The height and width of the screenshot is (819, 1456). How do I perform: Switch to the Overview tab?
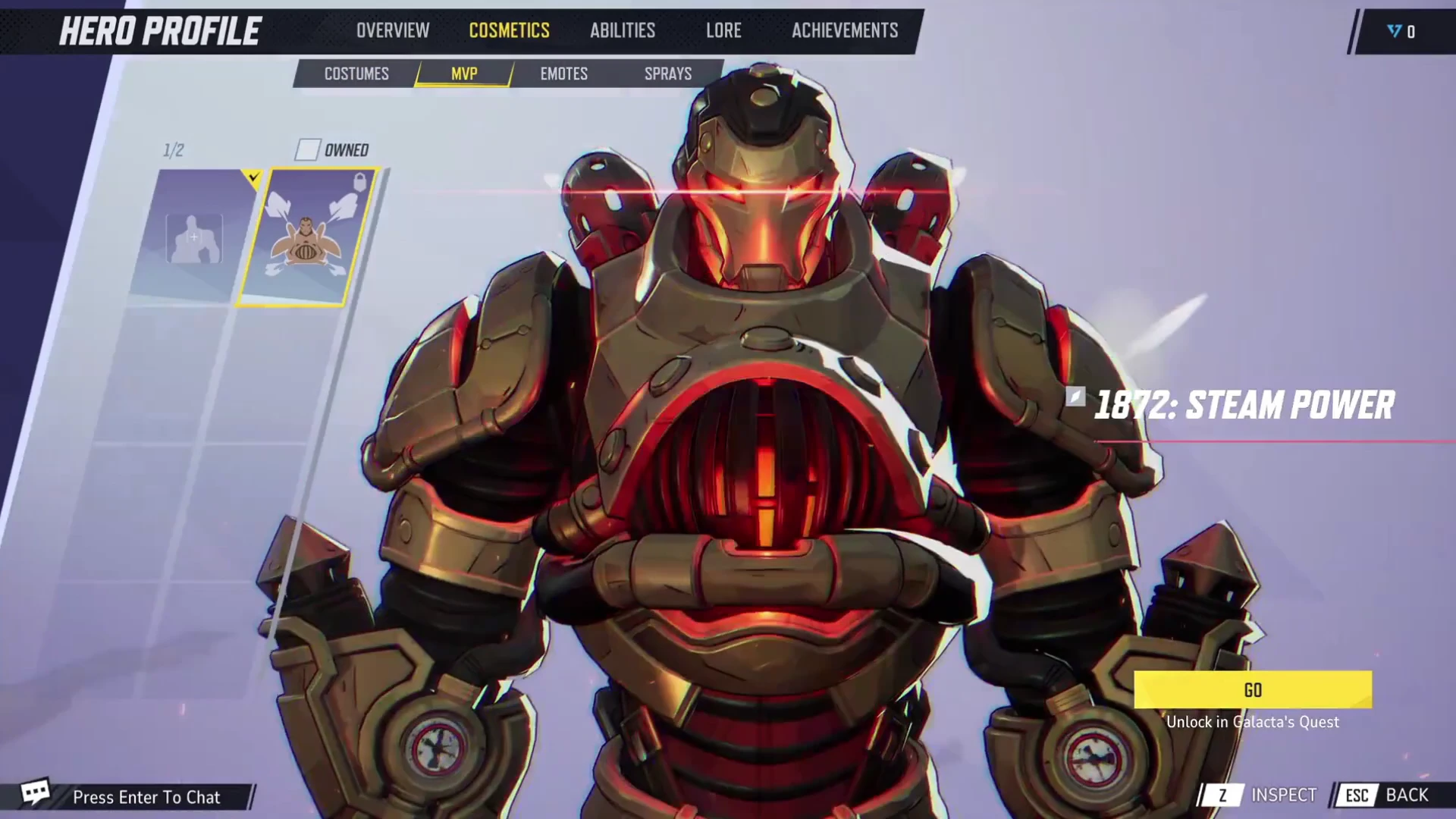coord(393,30)
